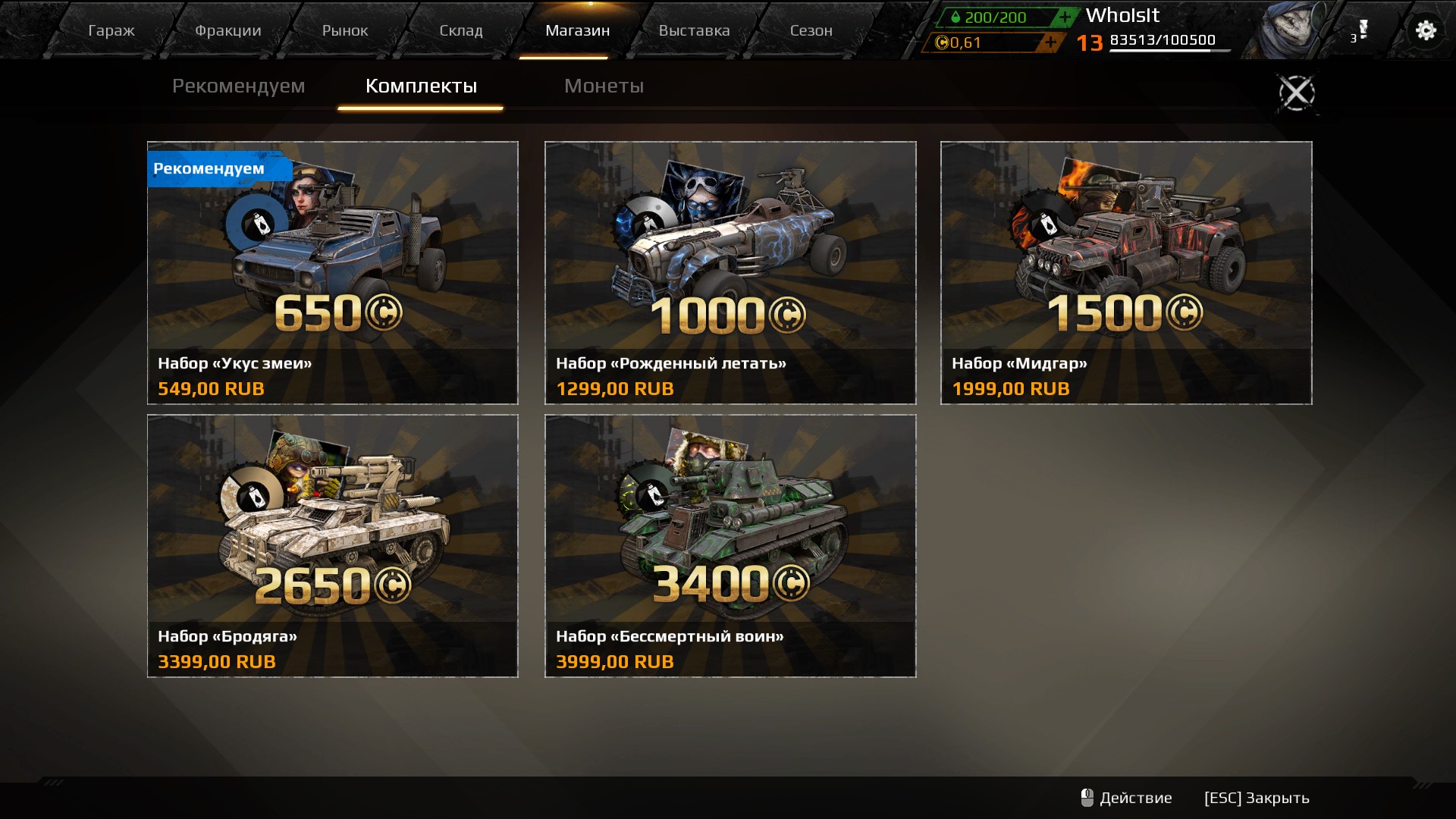Viewport: 1456px width, 819px height.
Task: View the «Бессмертный воин» pack
Action: [x=730, y=545]
